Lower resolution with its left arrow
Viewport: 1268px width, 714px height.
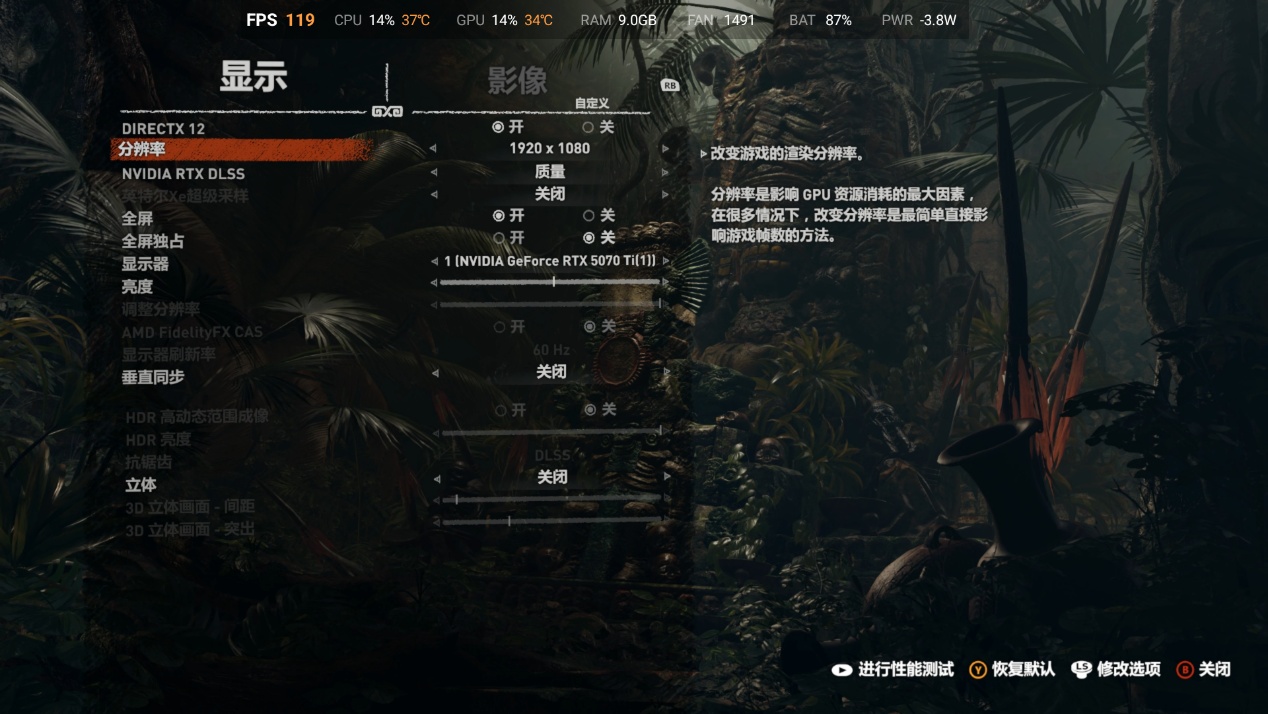[433, 149]
